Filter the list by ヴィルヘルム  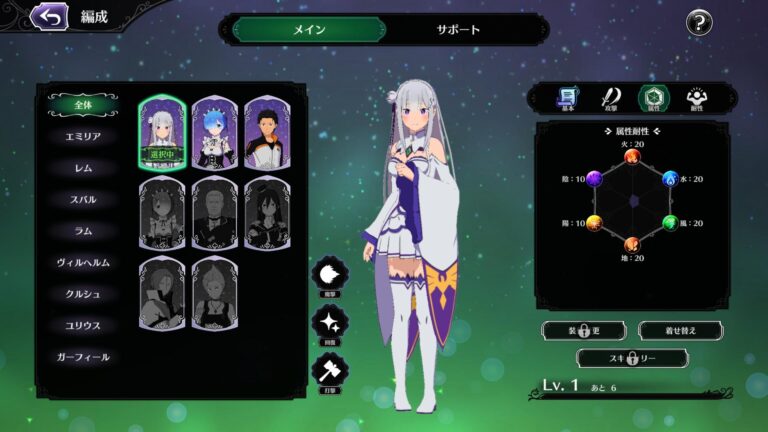click(x=83, y=262)
